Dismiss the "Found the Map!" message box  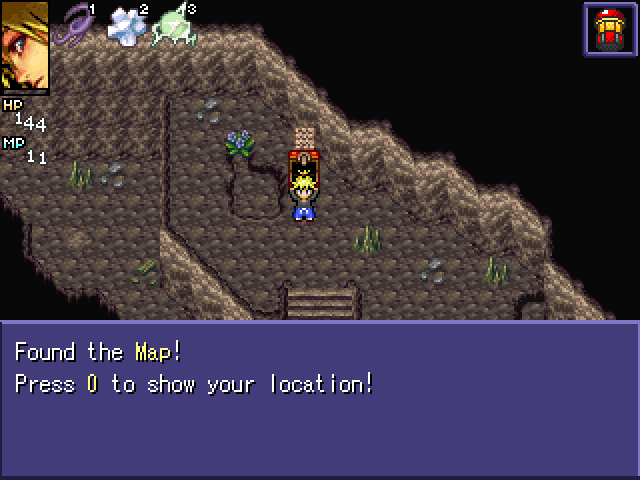(320, 399)
